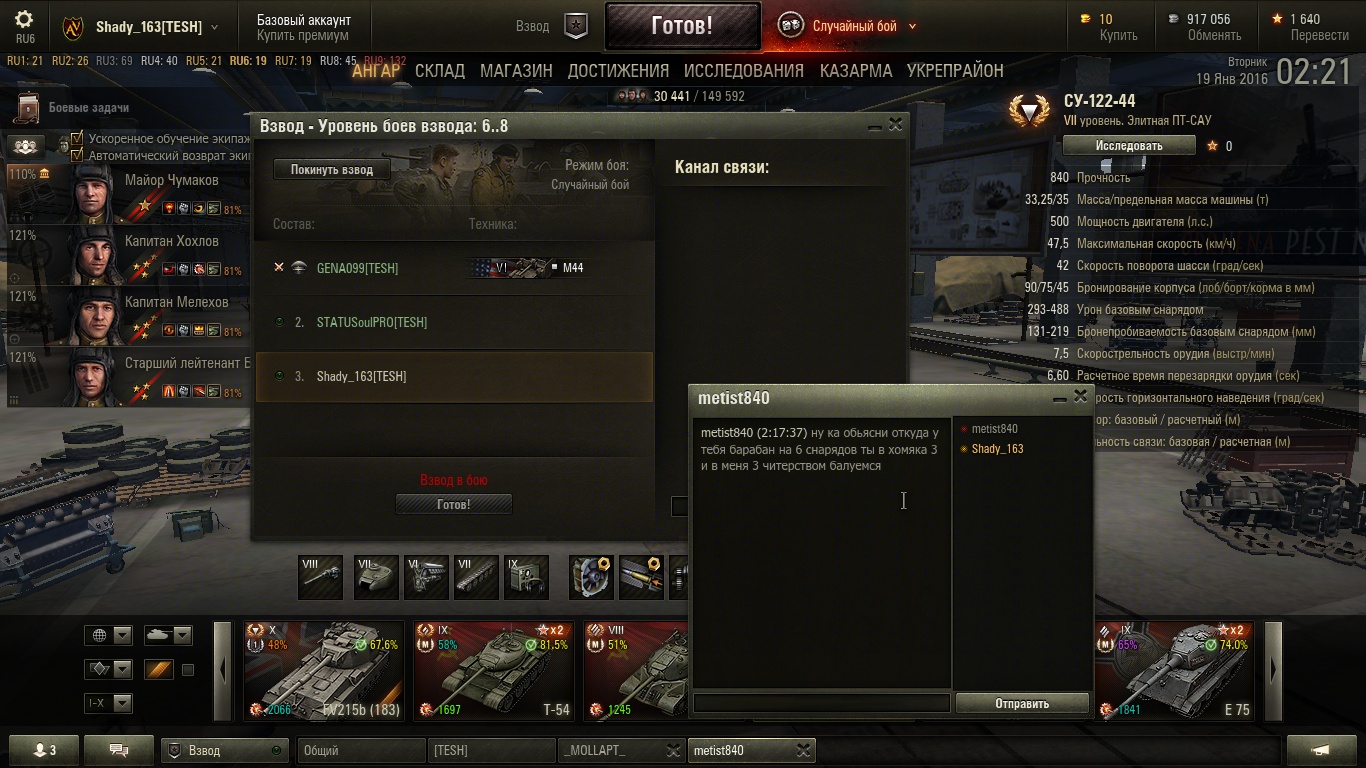Open the Случайный бой mode dropdown
1366x768 pixels.
(912, 27)
